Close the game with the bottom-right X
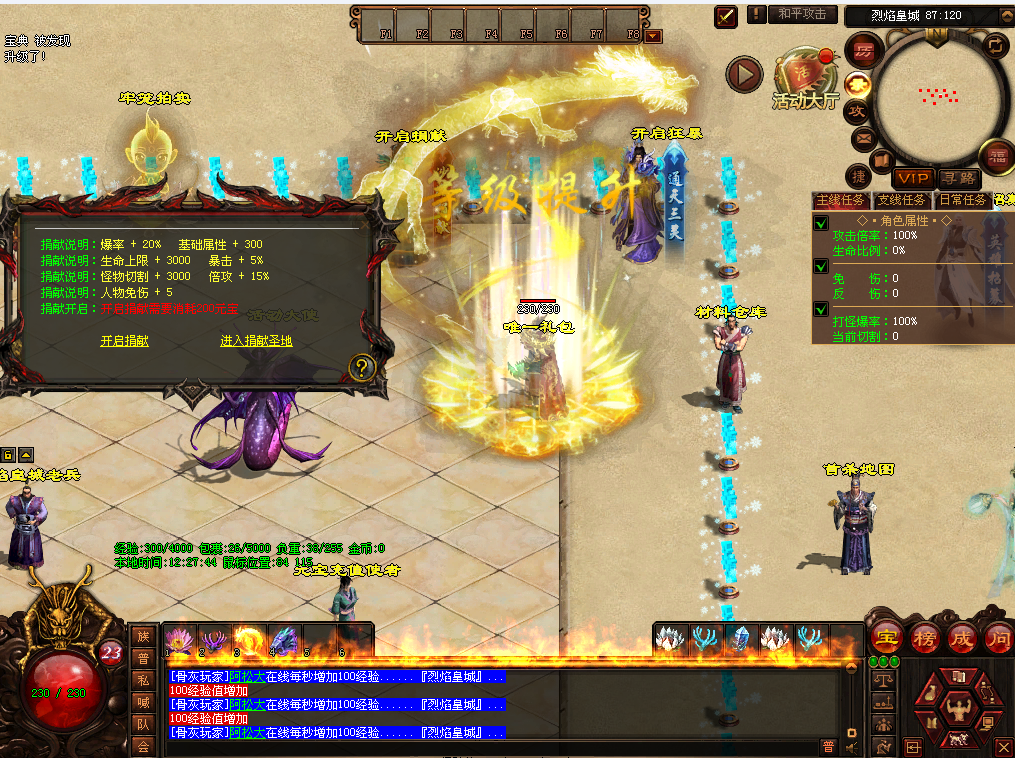1015x758 pixels. 1004,747
